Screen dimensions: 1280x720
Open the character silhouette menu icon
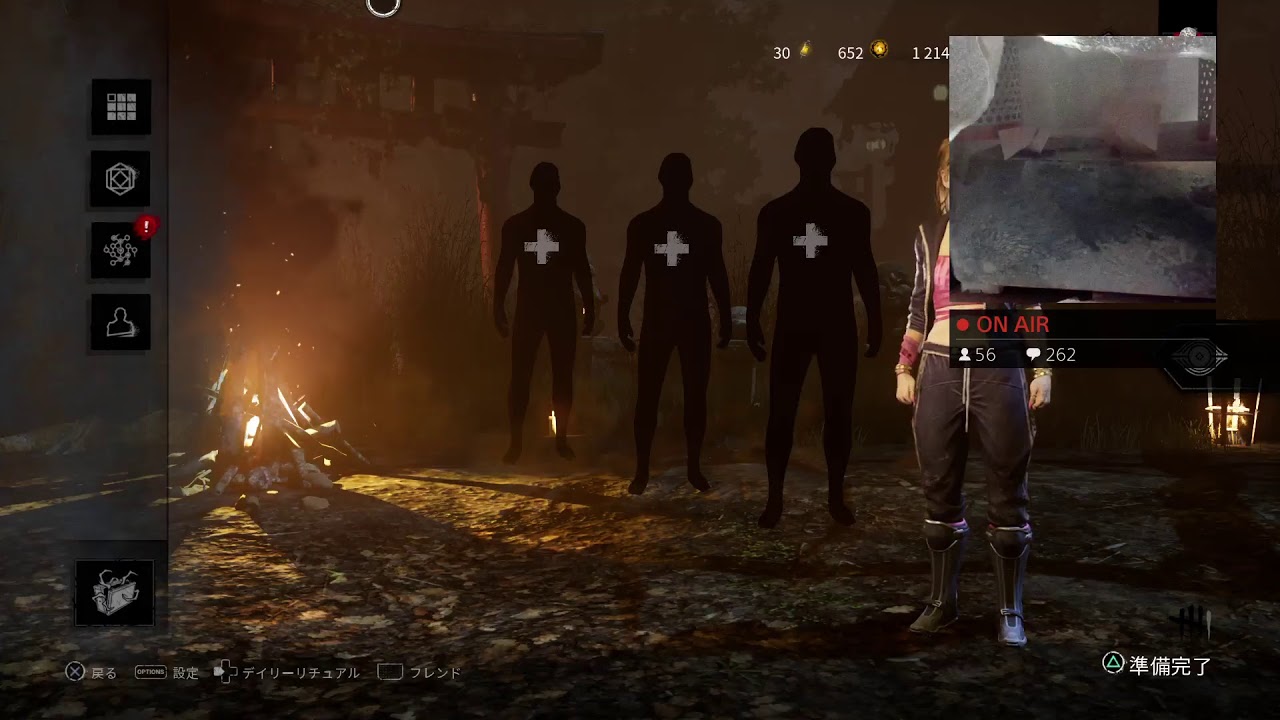click(x=121, y=322)
